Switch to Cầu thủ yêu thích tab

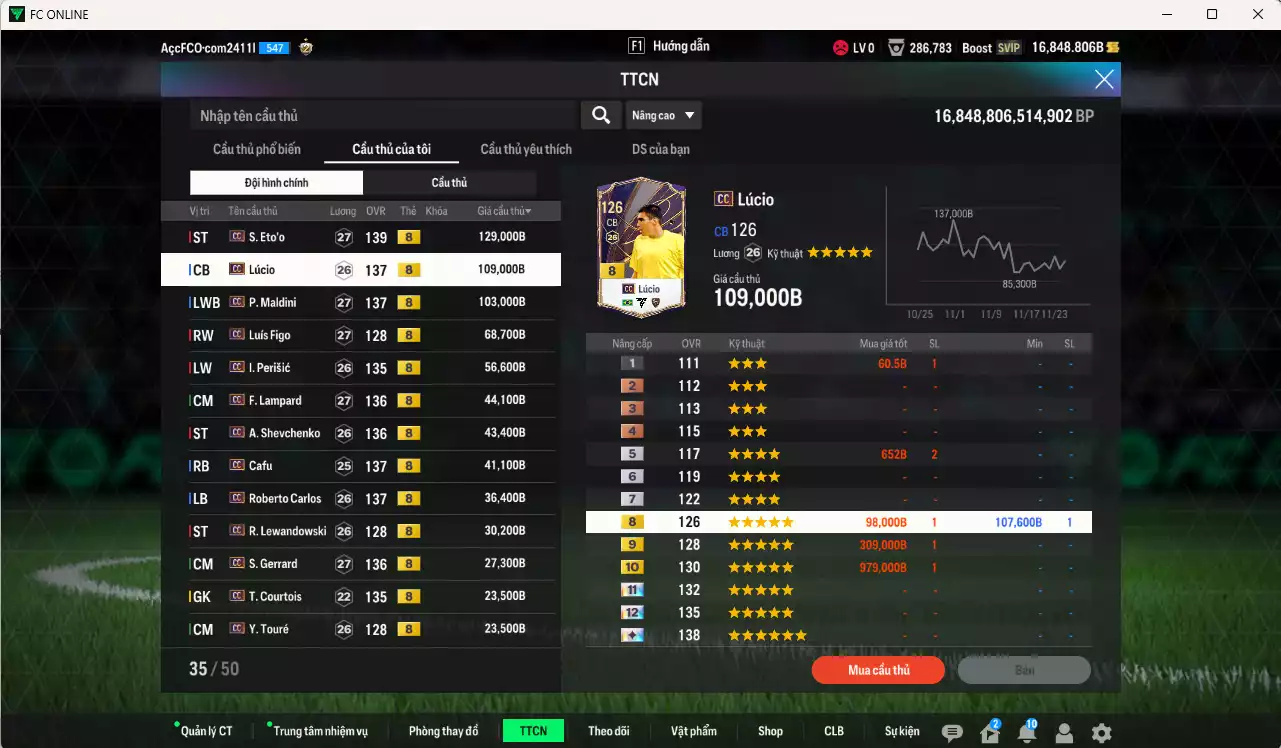pos(524,149)
